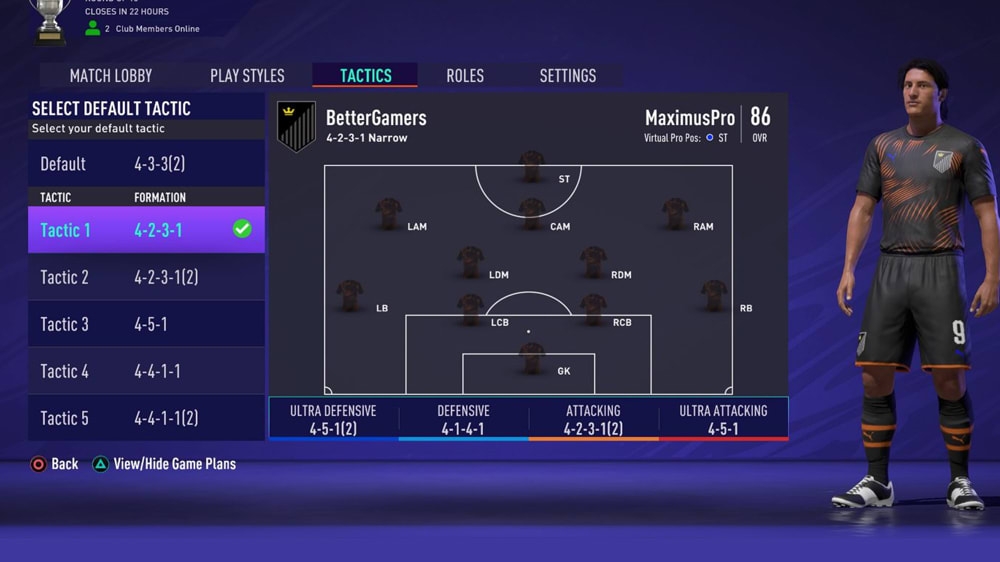Select the Attacking 4-2-3-1(2) game plan
The image size is (1000, 562).
coord(593,419)
